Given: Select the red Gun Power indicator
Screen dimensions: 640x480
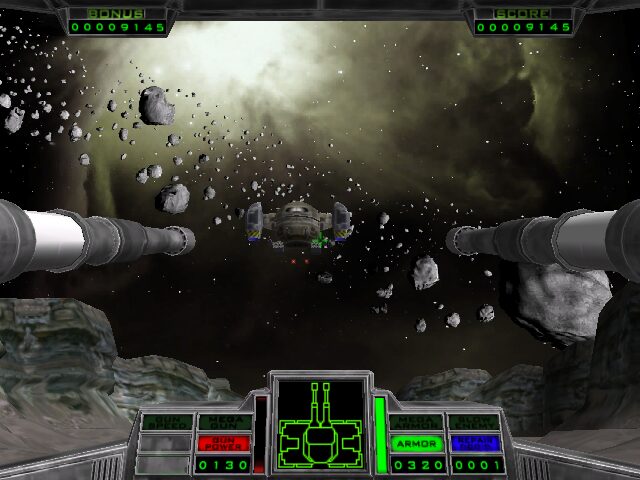Looking at the screenshot, I should coord(224,443).
